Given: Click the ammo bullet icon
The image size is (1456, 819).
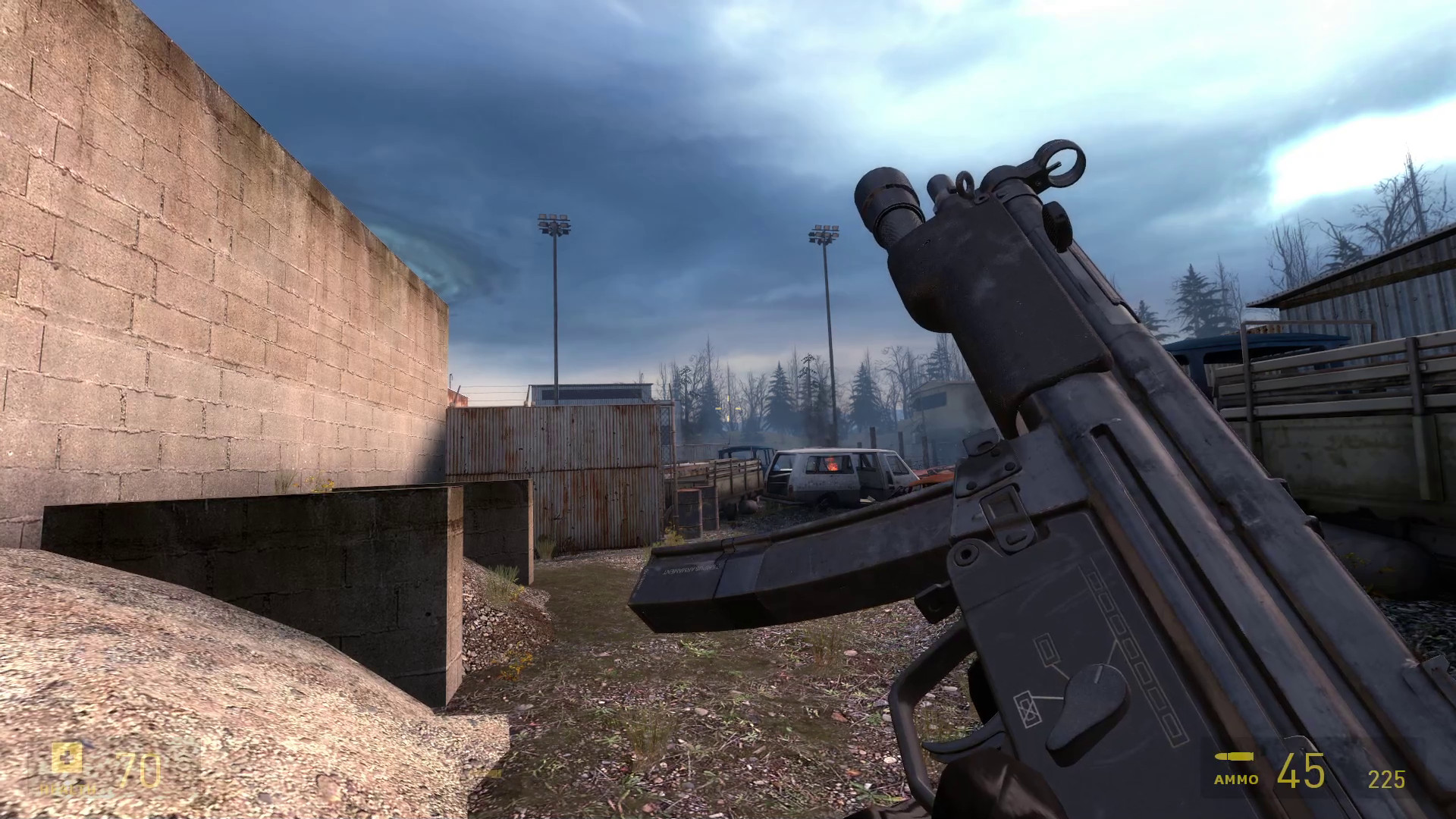Looking at the screenshot, I should coord(1234,756).
